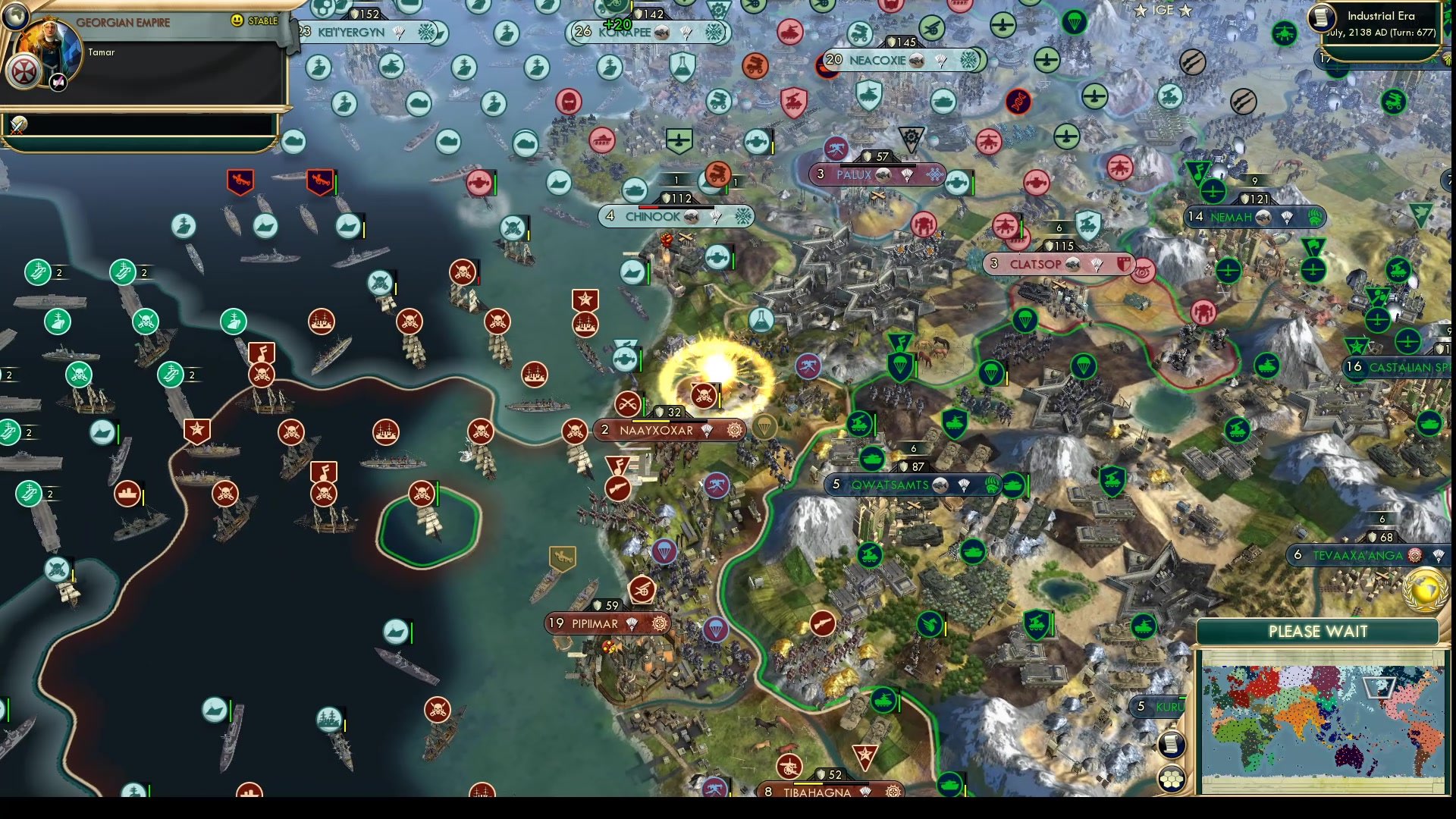Click the globe toggle in the top-left corner
1456x819 pixels.
(x=15, y=14)
